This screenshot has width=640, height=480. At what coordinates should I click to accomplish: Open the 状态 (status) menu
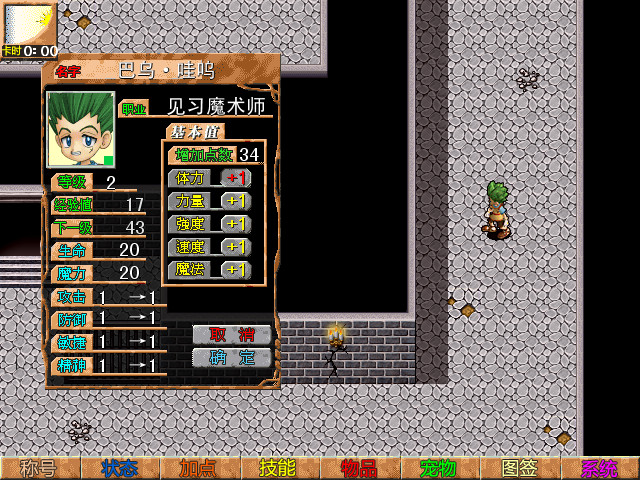tap(120, 468)
